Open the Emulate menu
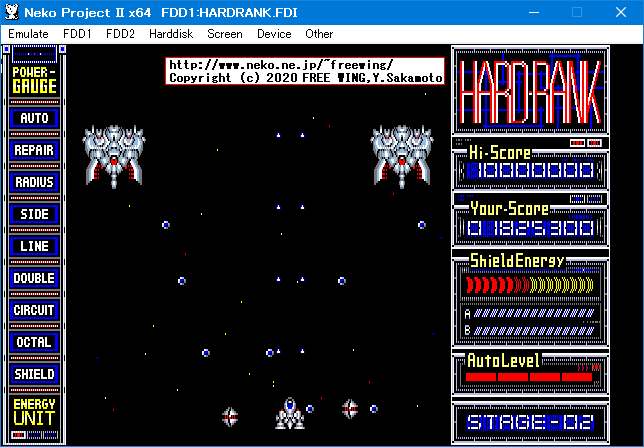Image resolution: width=644 pixels, height=447 pixels. coord(28,33)
